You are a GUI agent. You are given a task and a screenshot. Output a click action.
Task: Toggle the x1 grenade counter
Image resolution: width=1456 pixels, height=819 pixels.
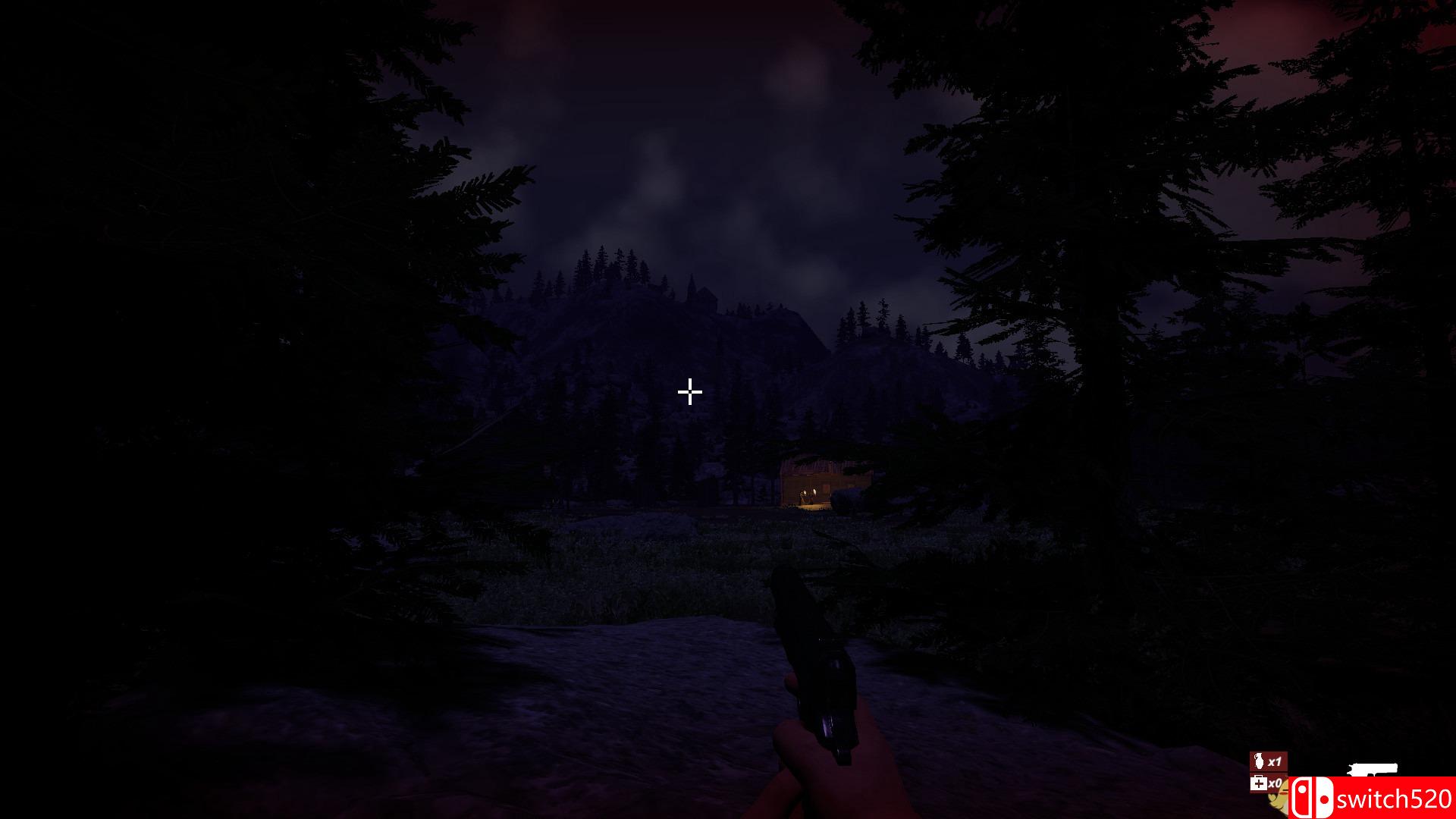tap(1274, 761)
